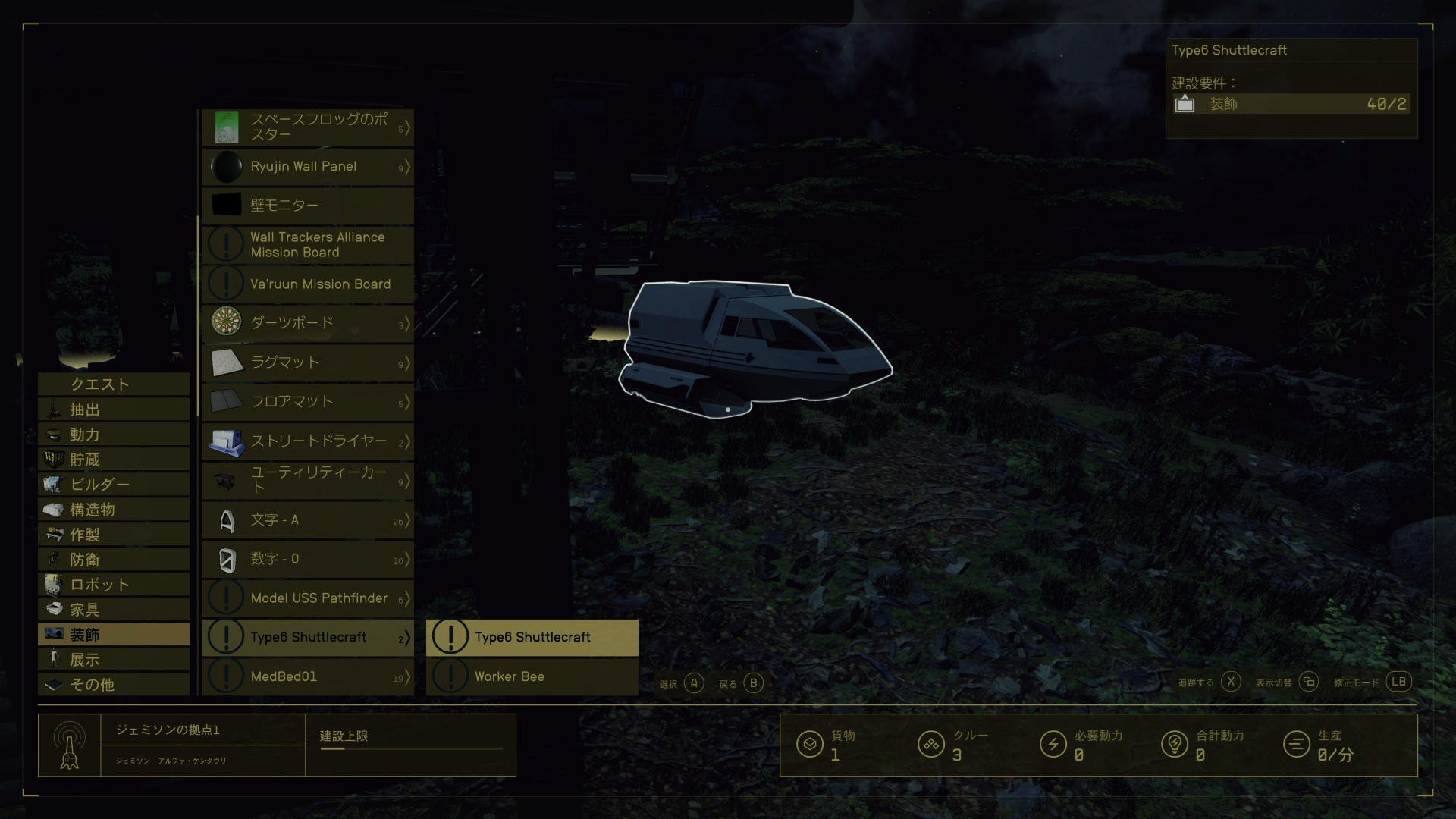Select the ダーツボード item
Viewport: 1456px width, 819px height.
(x=308, y=323)
